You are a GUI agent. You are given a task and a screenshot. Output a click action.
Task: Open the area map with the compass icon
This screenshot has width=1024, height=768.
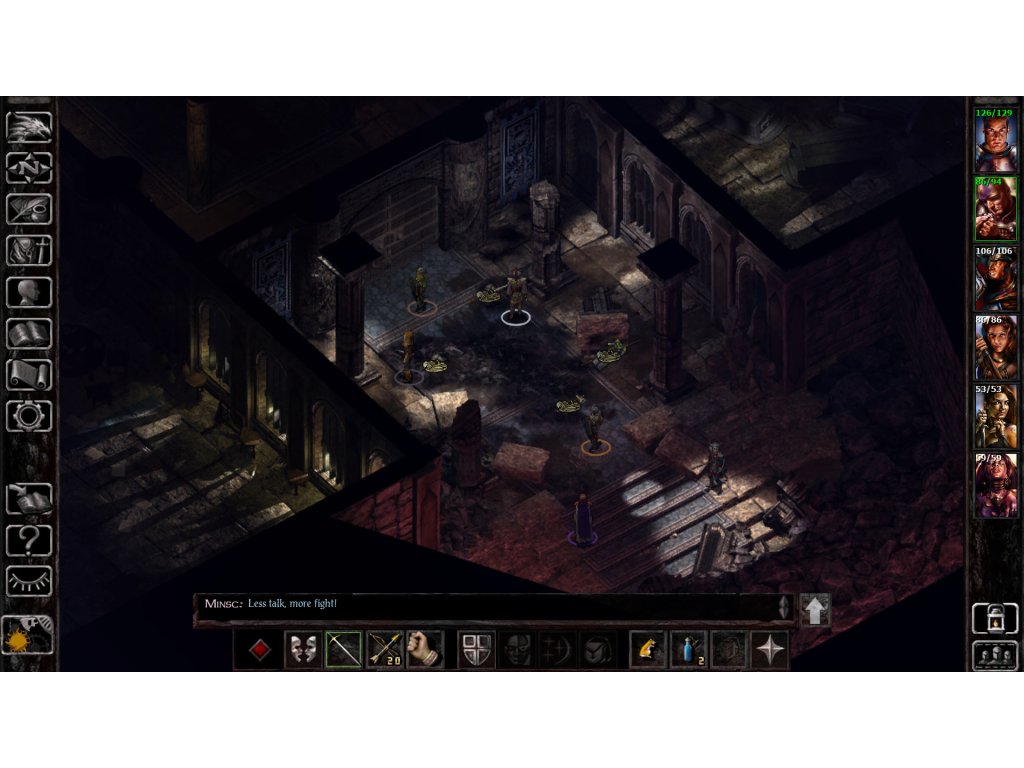pyautogui.click(x=29, y=167)
